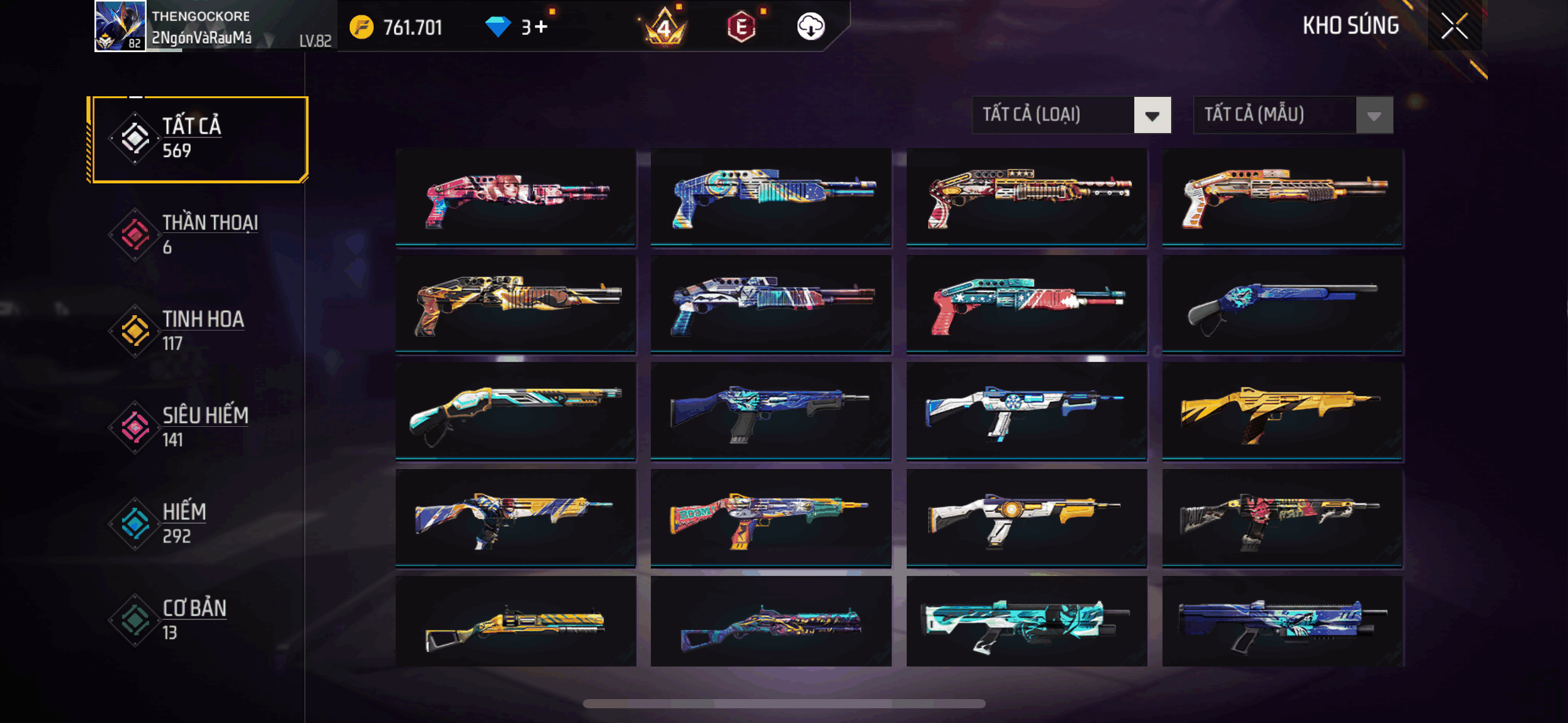
Task: Add diamonds with the plus button
Action: tap(541, 27)
